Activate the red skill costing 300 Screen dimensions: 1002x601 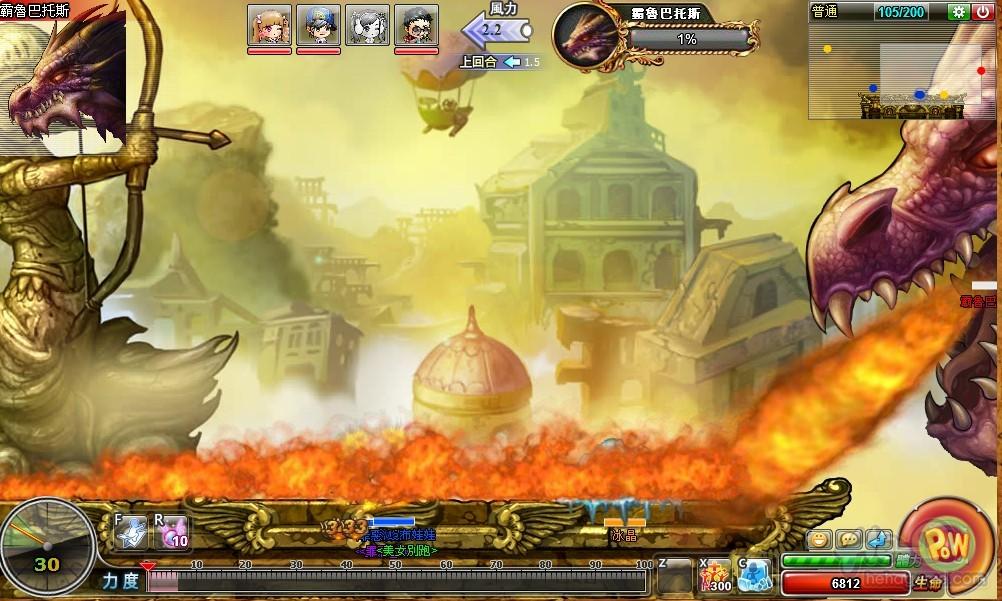tap(715, 575)
